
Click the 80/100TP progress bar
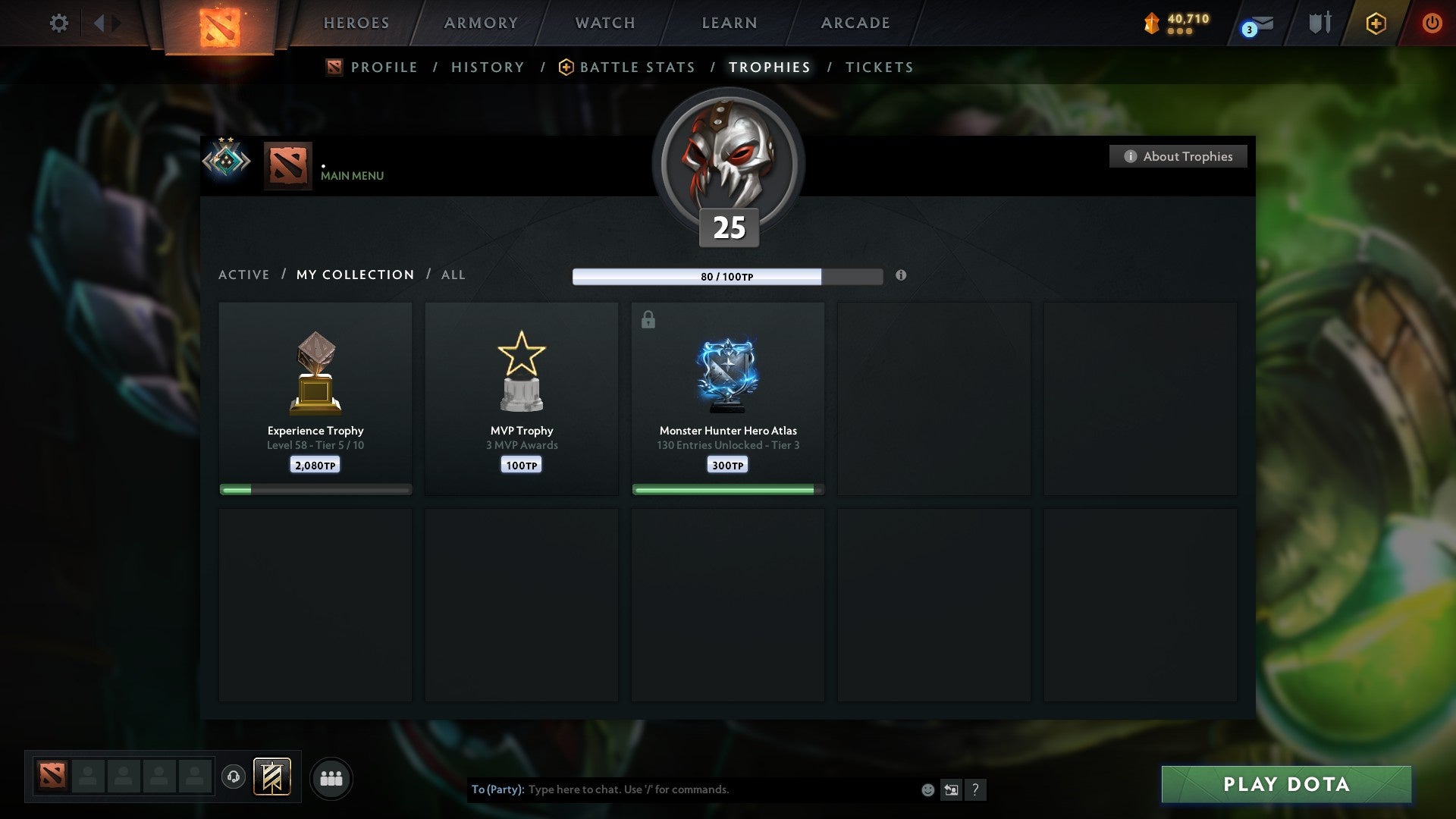pos(728,277)
